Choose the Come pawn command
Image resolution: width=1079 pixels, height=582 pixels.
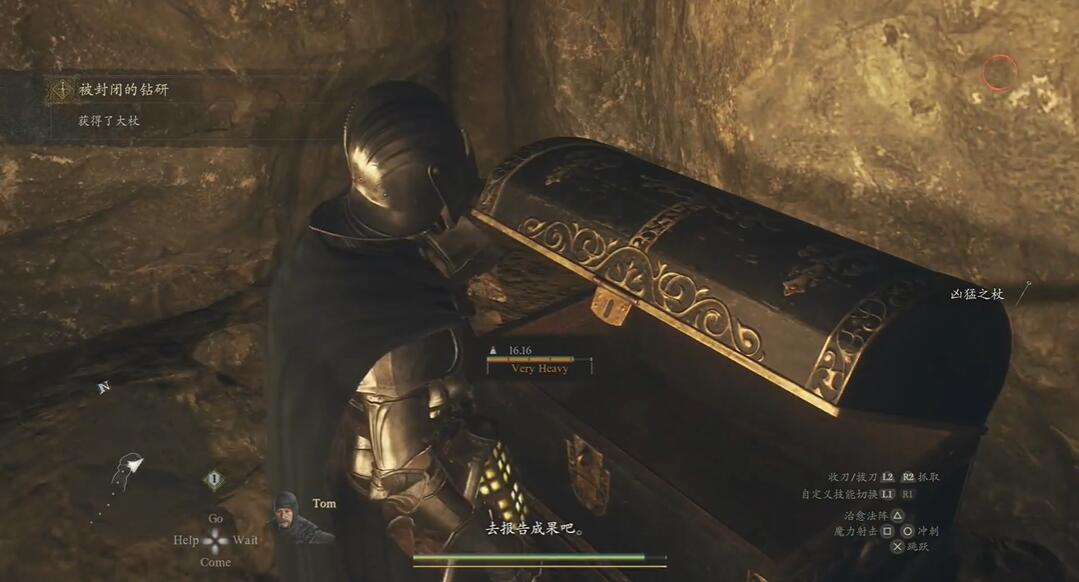point(215,562)
